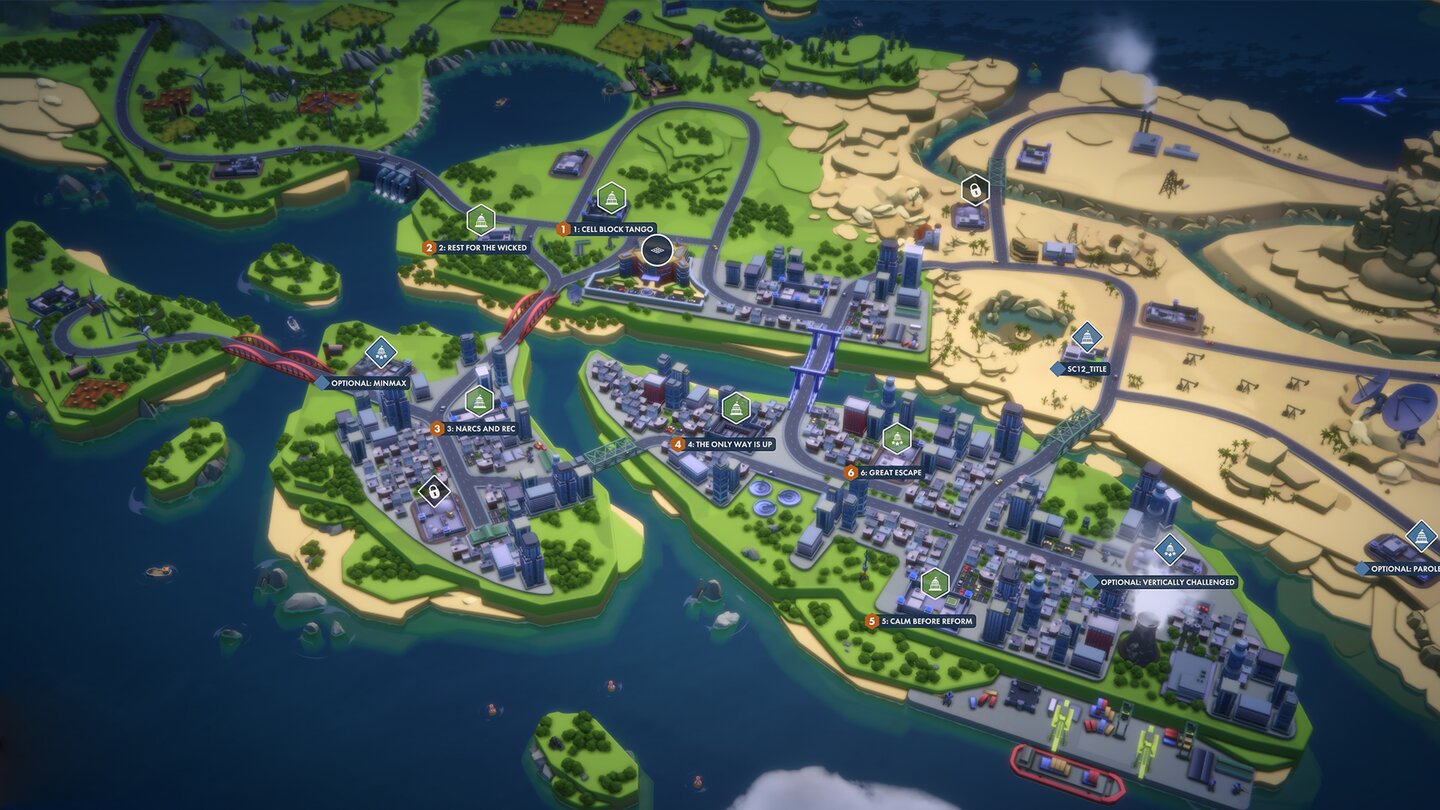Click the orange number 3 badge beside Narcs and Rec

[436, 427]
